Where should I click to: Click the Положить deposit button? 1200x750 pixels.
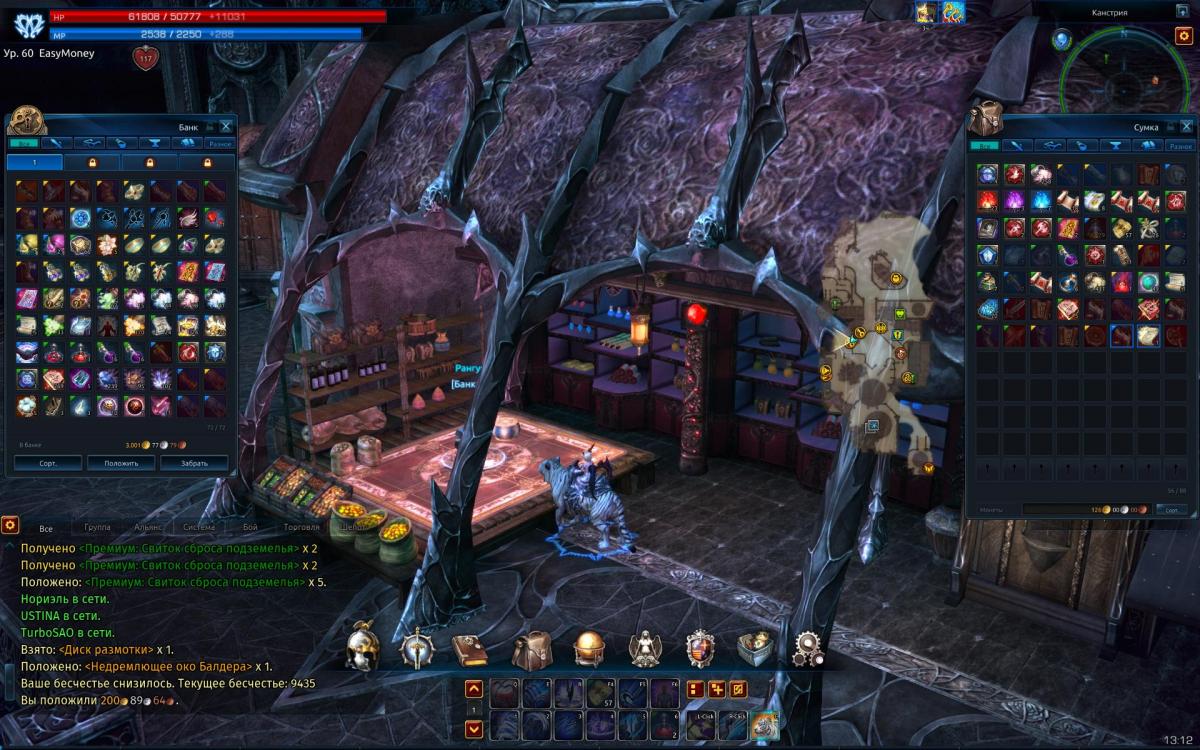121,464
